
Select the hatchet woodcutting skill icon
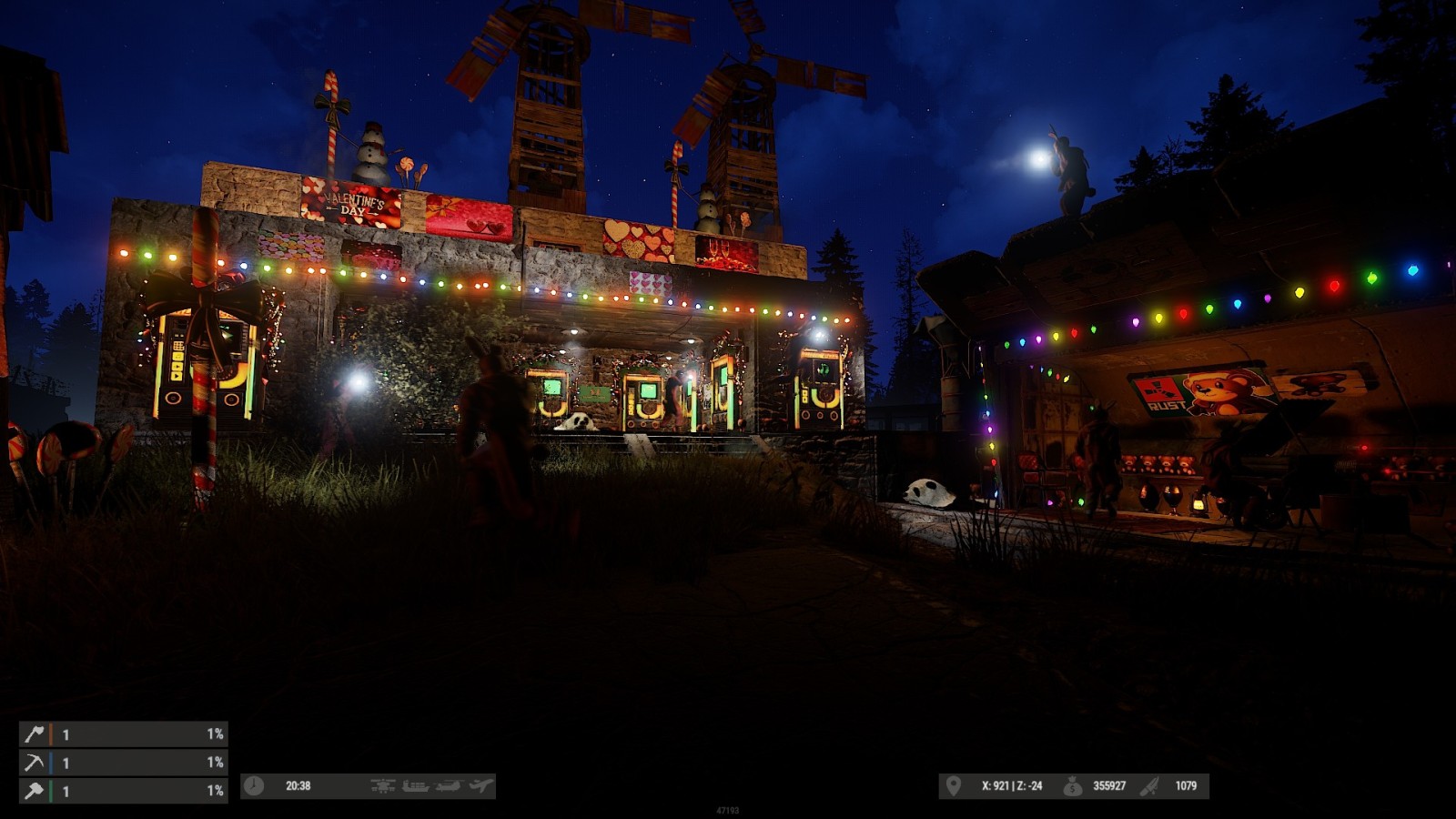(x=34, y=733)
